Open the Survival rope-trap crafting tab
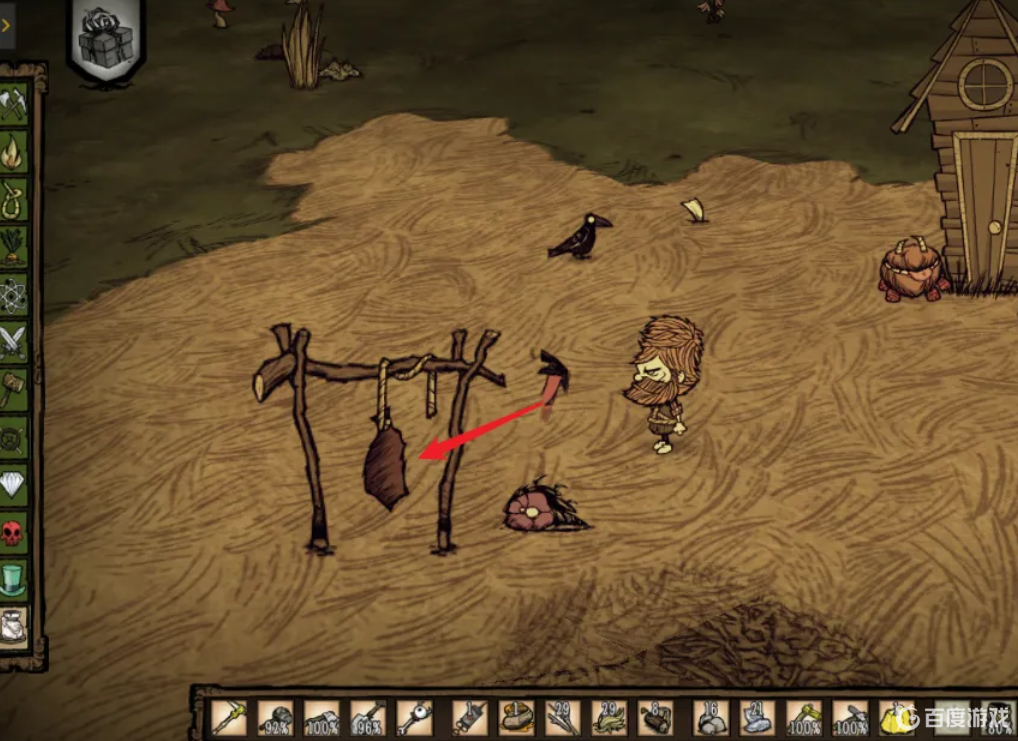Image resolution: width=1018 pixels, height=741 pixels. [13, 199]
